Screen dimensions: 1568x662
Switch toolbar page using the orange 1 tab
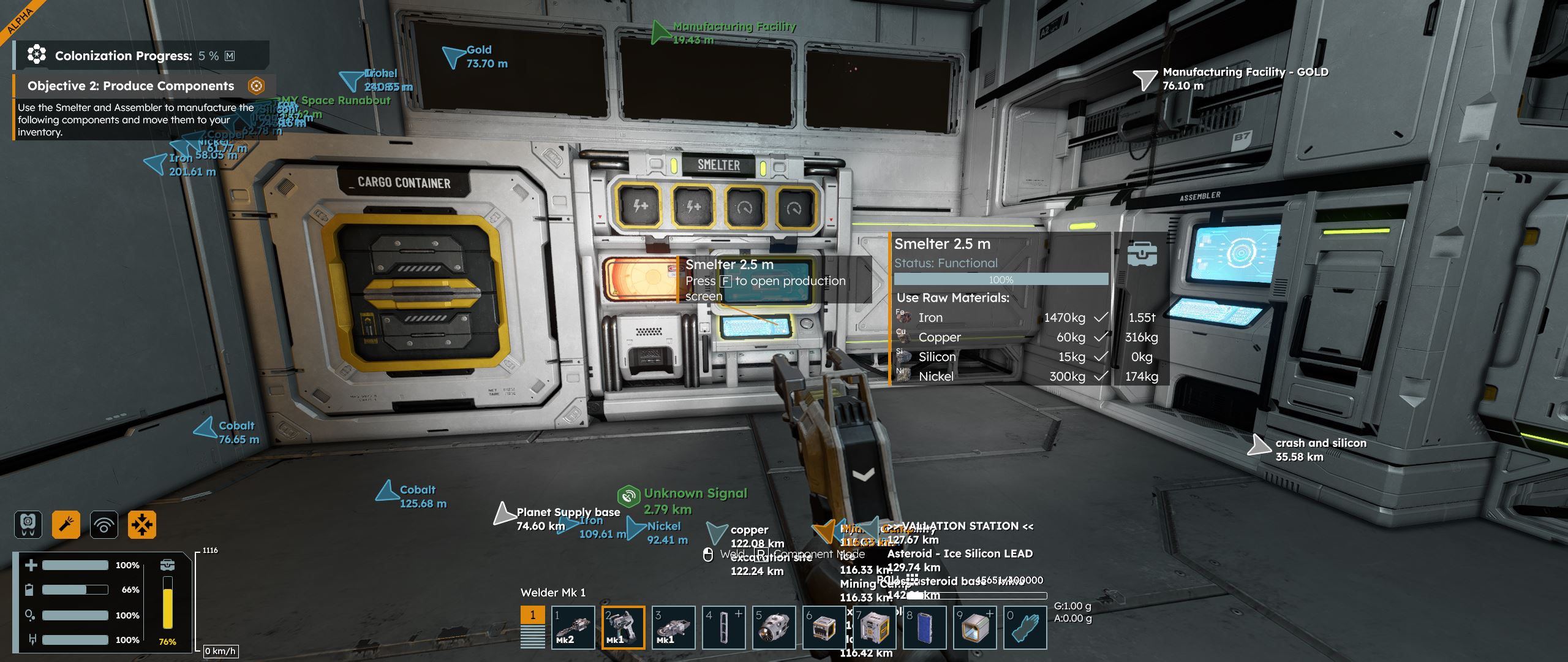click(x=532, y=615)
